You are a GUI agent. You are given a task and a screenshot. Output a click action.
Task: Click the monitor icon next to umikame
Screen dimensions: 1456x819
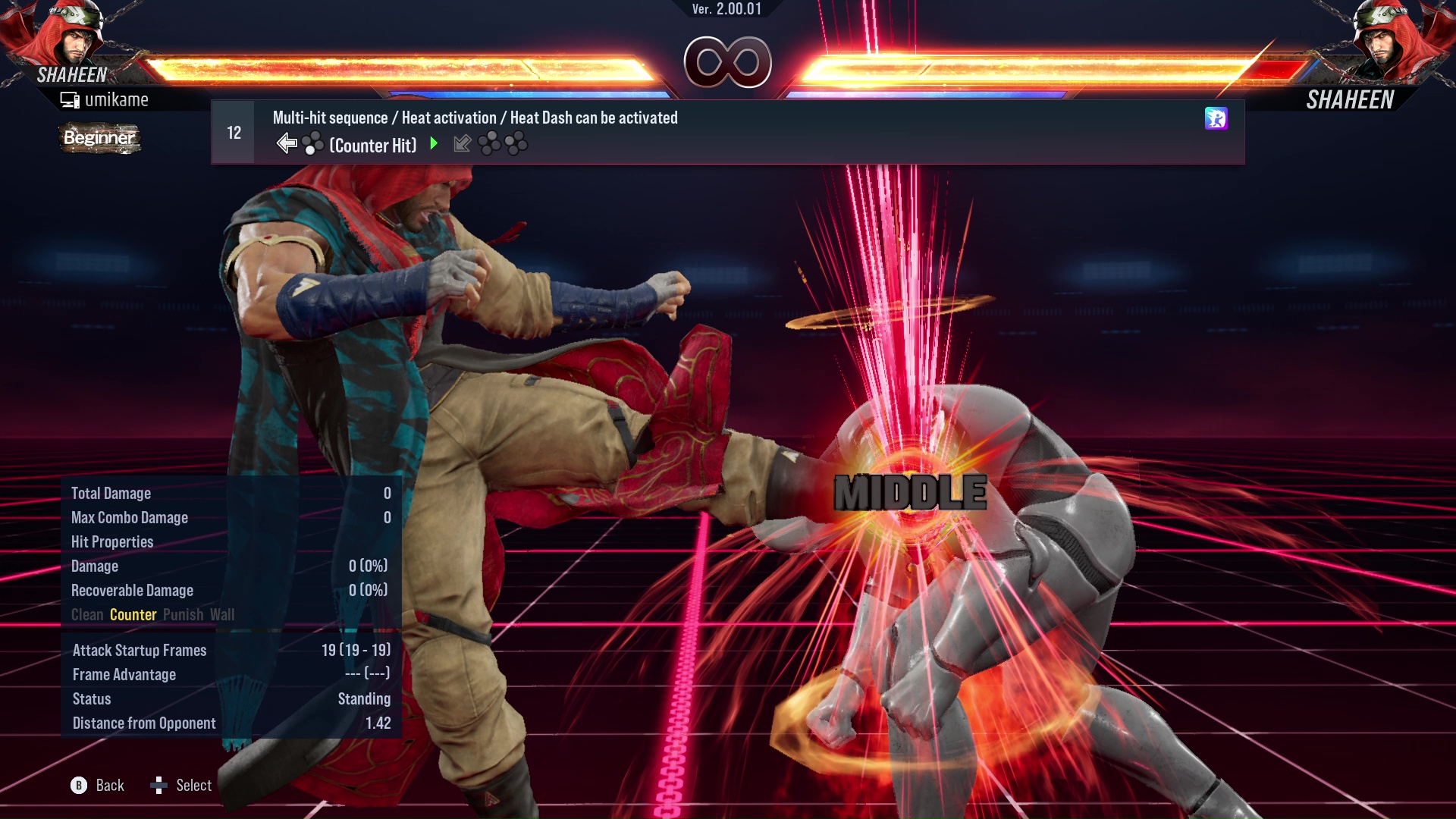(69, 99)
